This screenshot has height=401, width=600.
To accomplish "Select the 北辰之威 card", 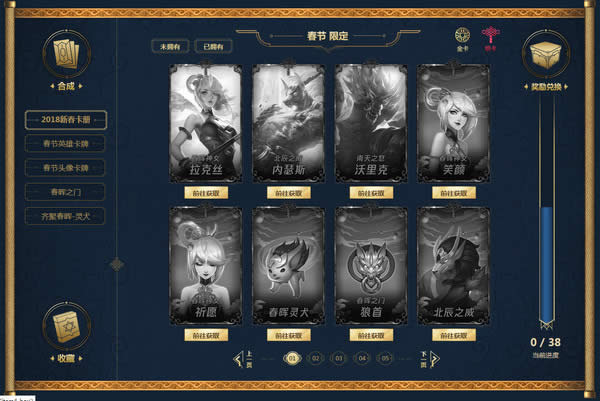I will point(453,265).
